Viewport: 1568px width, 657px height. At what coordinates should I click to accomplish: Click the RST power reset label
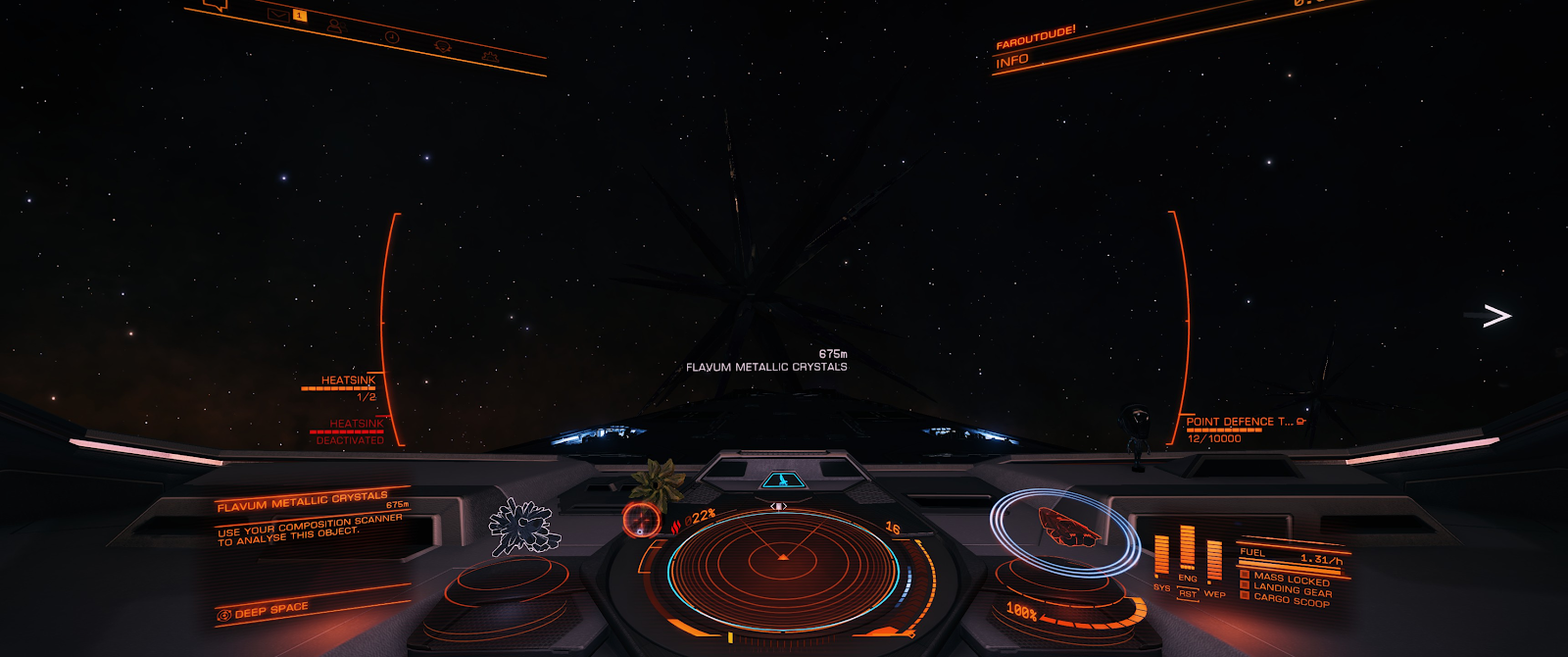click(1188, 594)
